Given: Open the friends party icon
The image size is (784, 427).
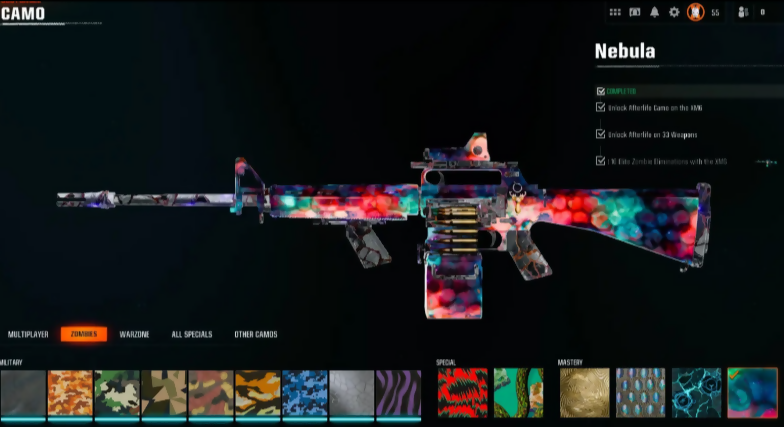Looking at the screenshot, I should pyautogui.click(x=743, y=12).
